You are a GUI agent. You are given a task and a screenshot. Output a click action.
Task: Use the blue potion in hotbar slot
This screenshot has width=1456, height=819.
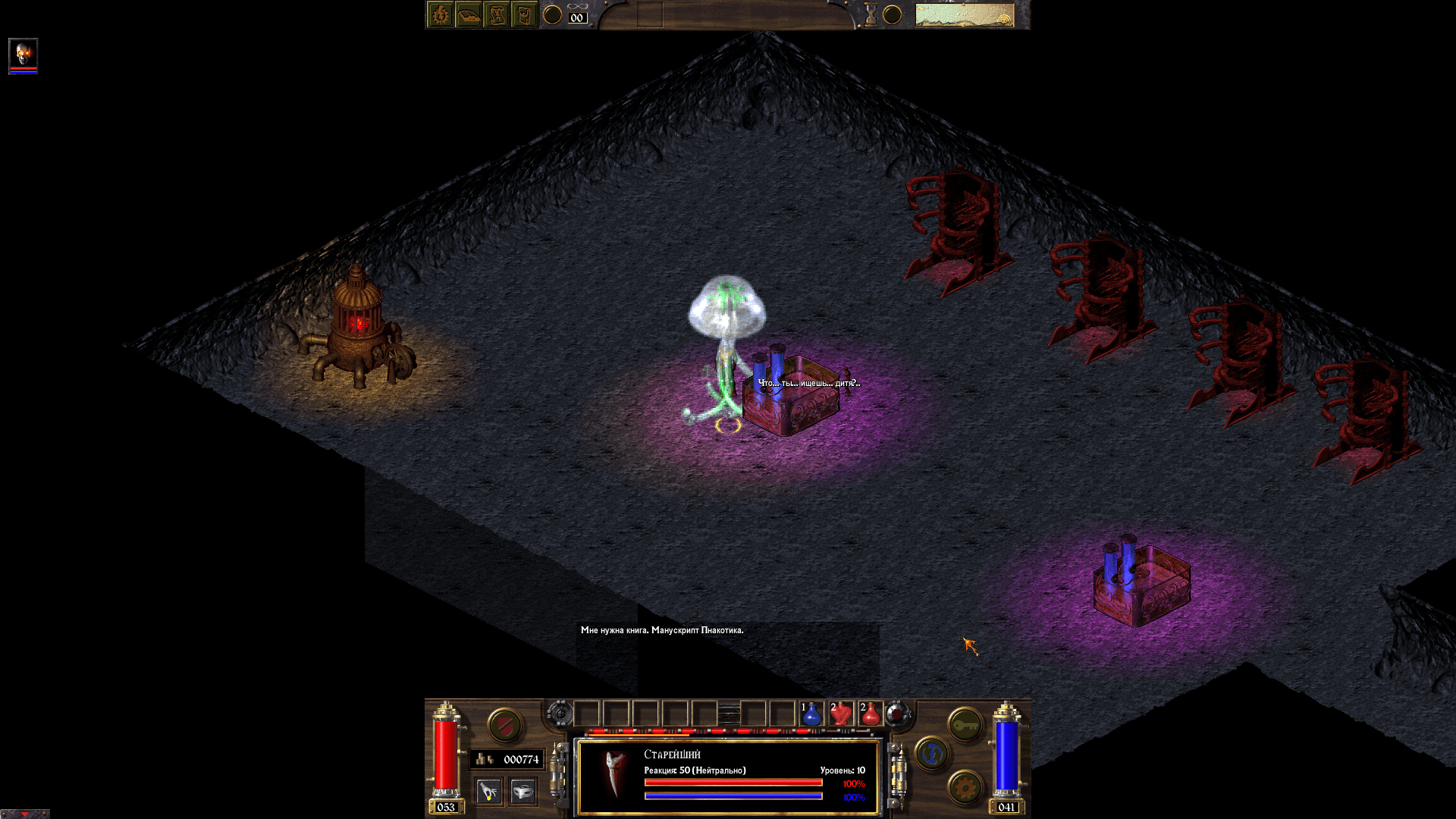click(x=811, y=714)
